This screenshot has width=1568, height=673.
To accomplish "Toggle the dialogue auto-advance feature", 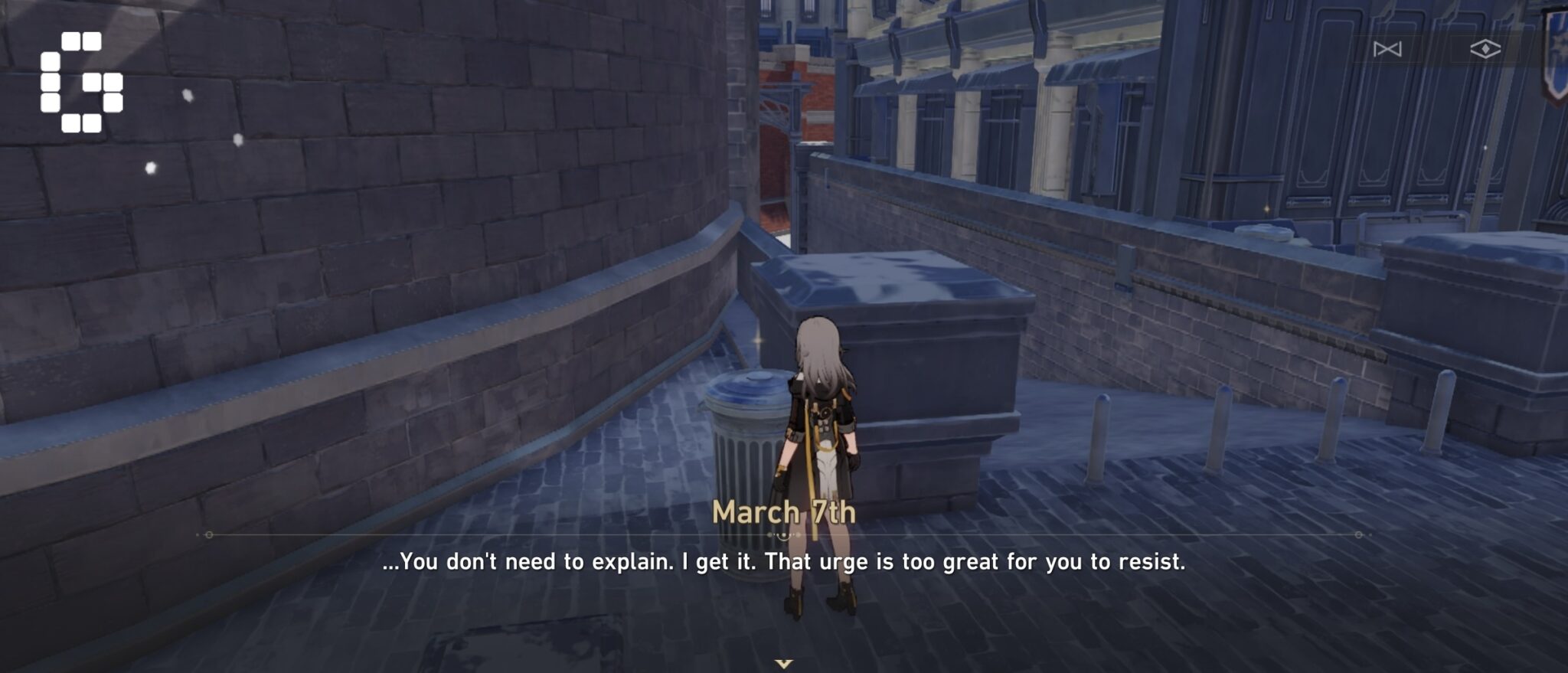I will point(1487,49).
